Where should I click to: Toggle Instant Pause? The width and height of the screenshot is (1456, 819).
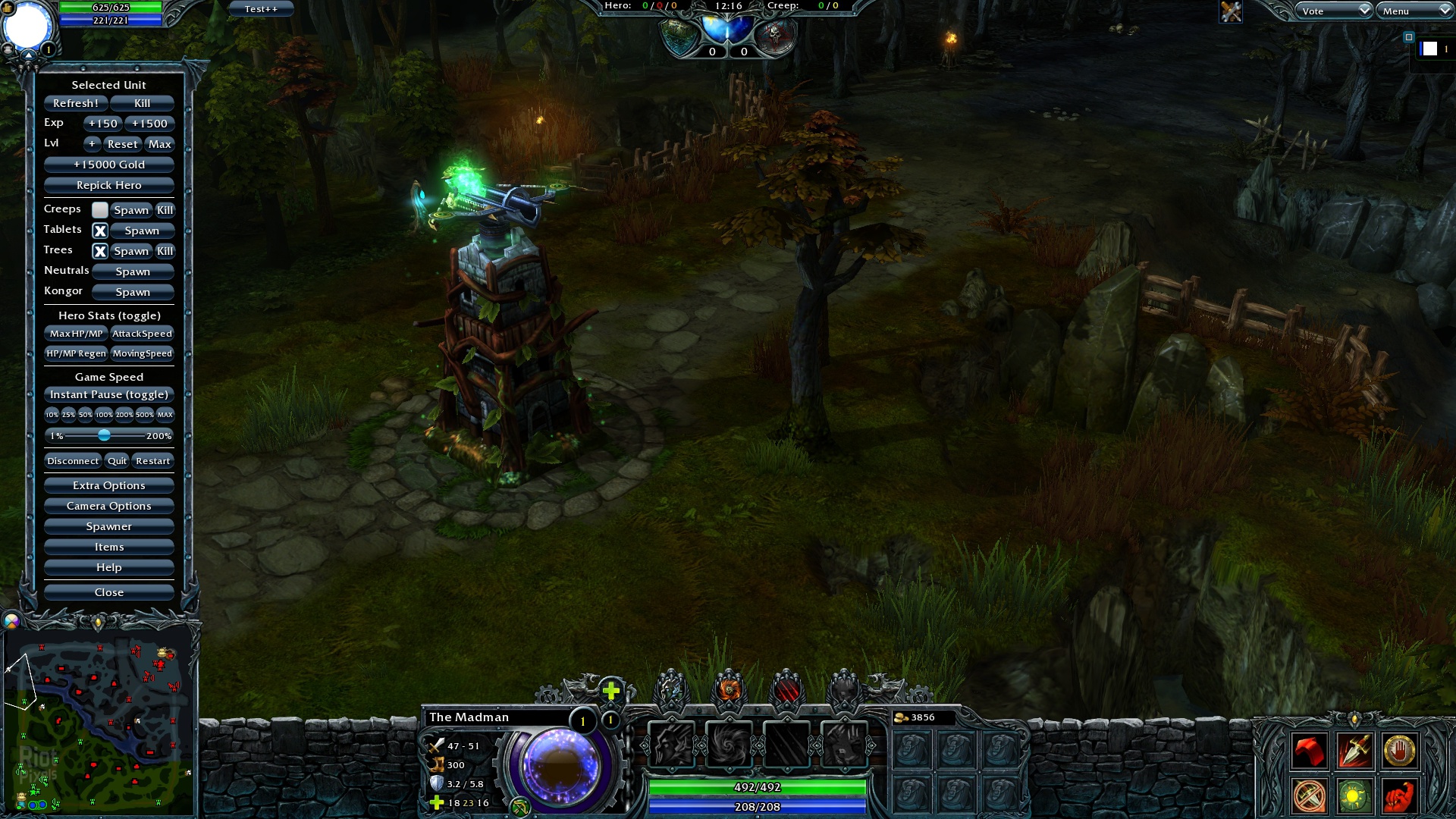(x=109, y=394)
